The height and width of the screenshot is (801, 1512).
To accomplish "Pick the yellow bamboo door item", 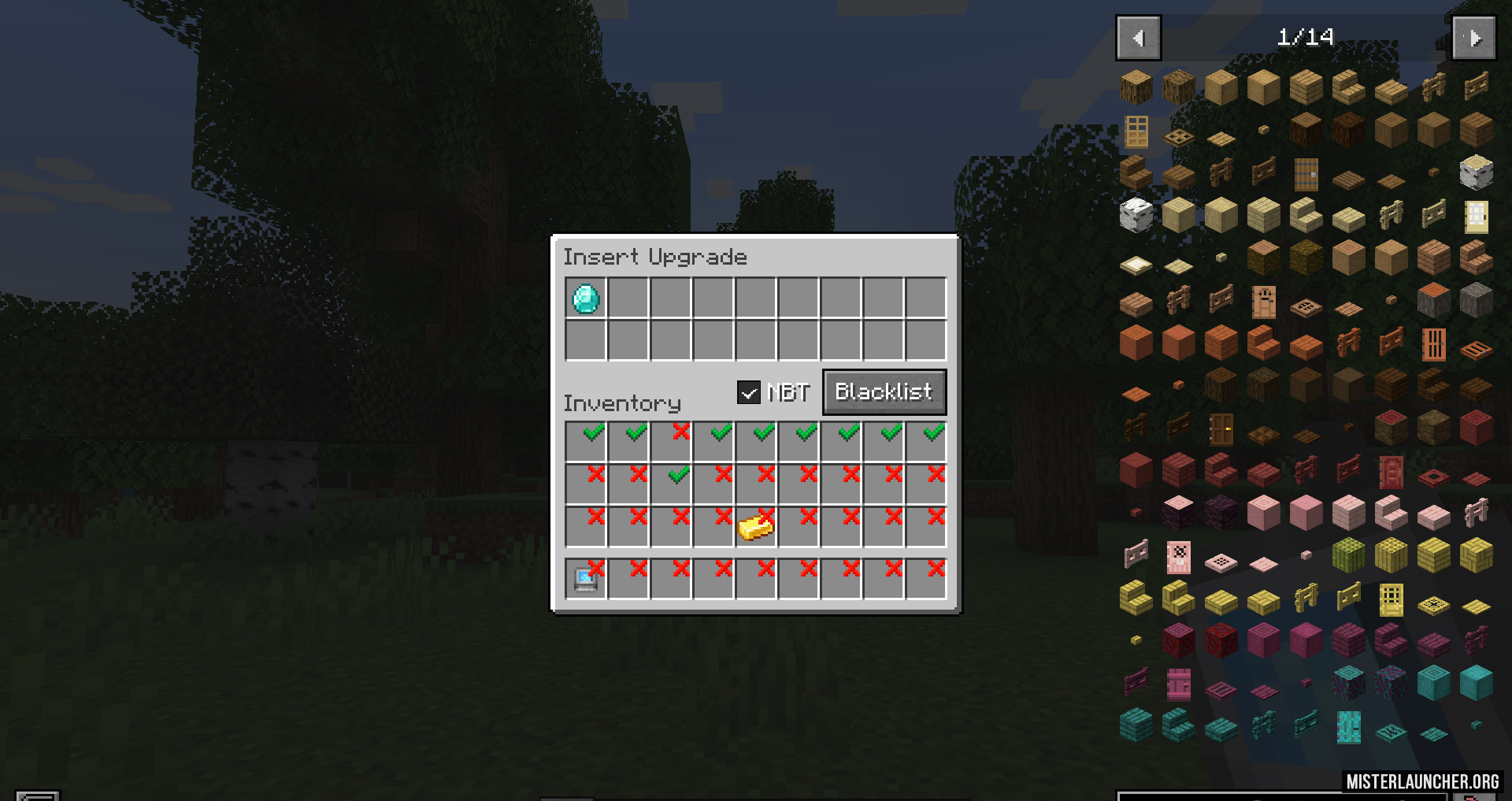I will [1391, 600].
